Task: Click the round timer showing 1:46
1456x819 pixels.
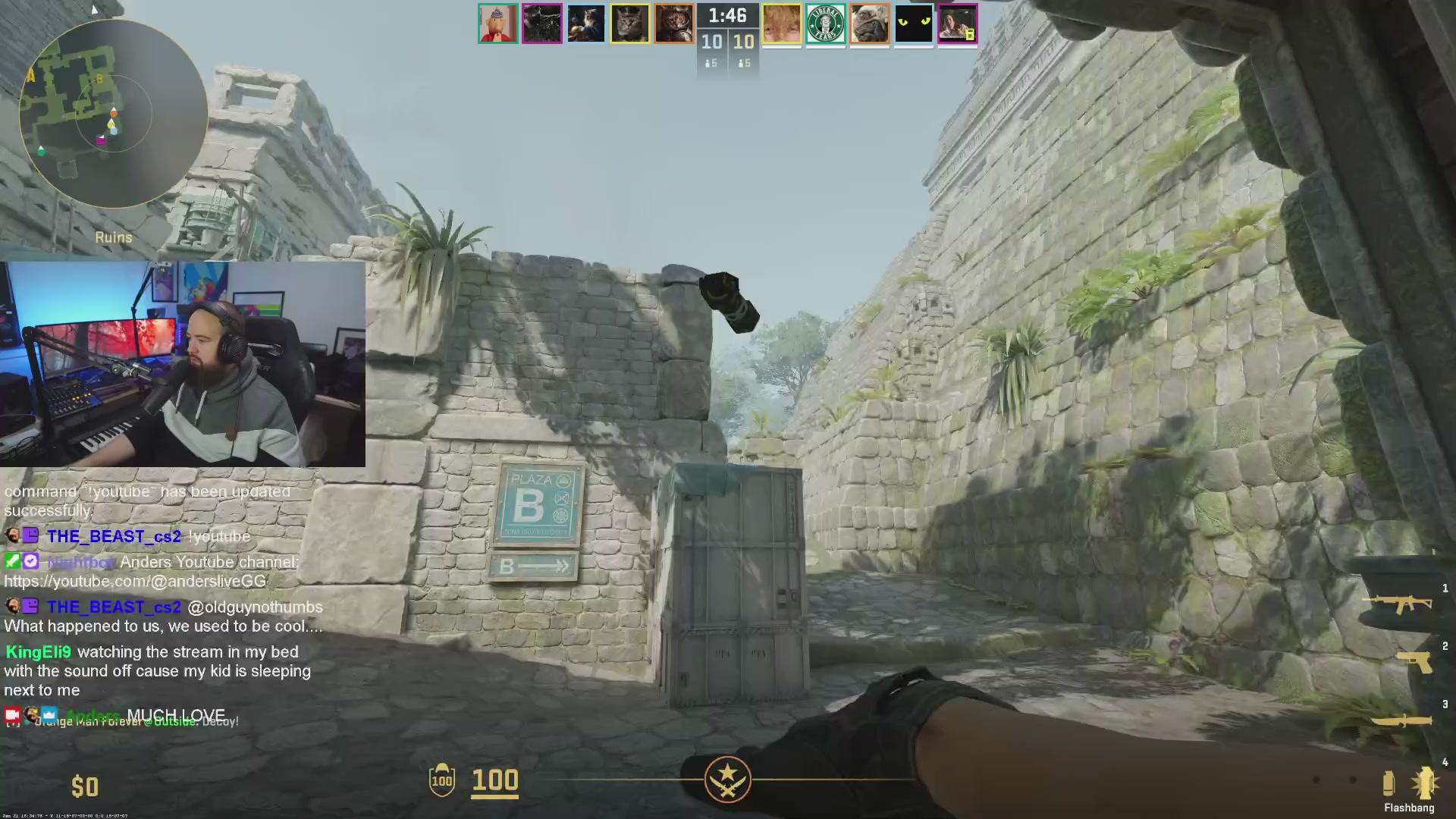Action: pos(727,14)
